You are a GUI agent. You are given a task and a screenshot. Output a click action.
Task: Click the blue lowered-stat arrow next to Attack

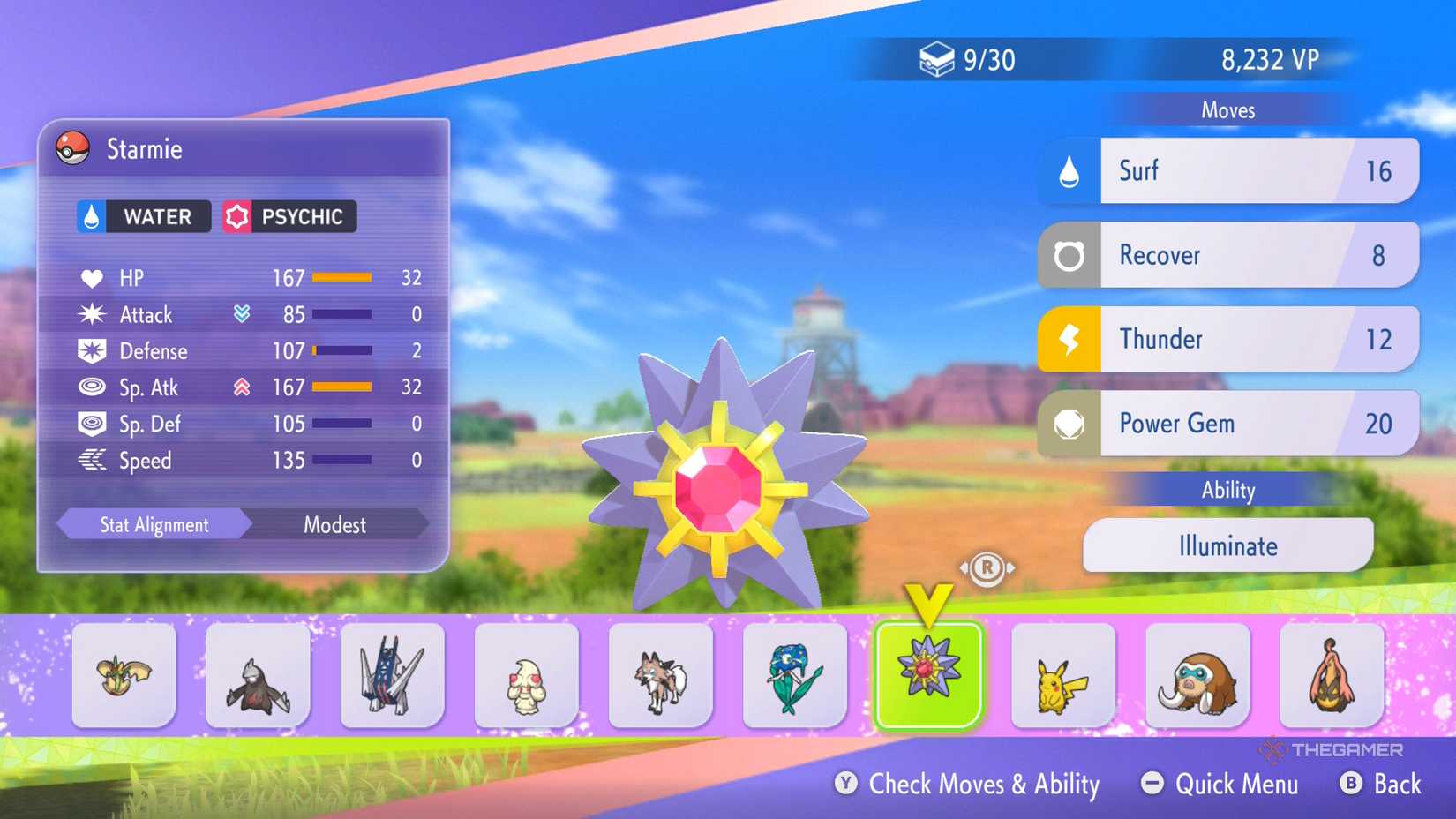[242, 314]
